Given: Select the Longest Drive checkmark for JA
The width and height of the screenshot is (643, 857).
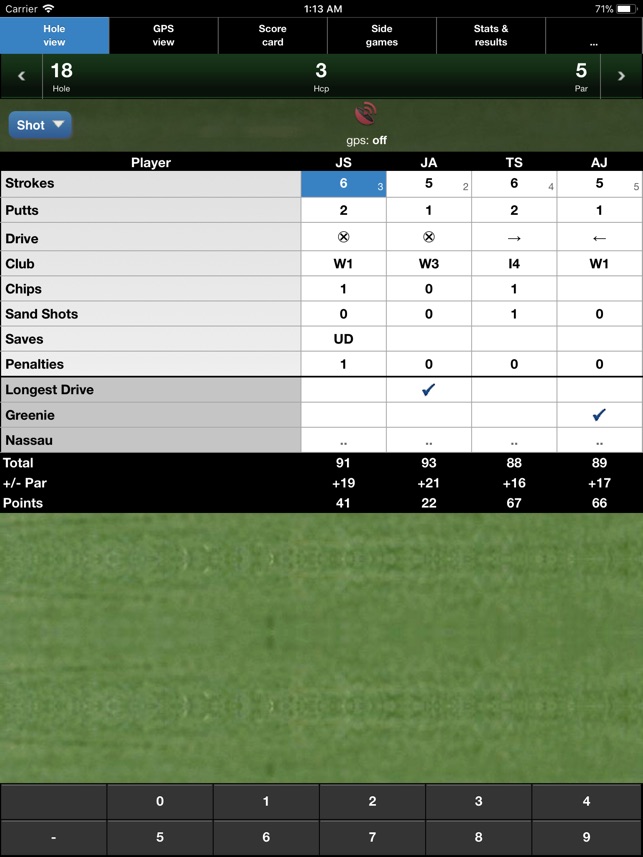Looking at the screenshot, I should (428, 390).
